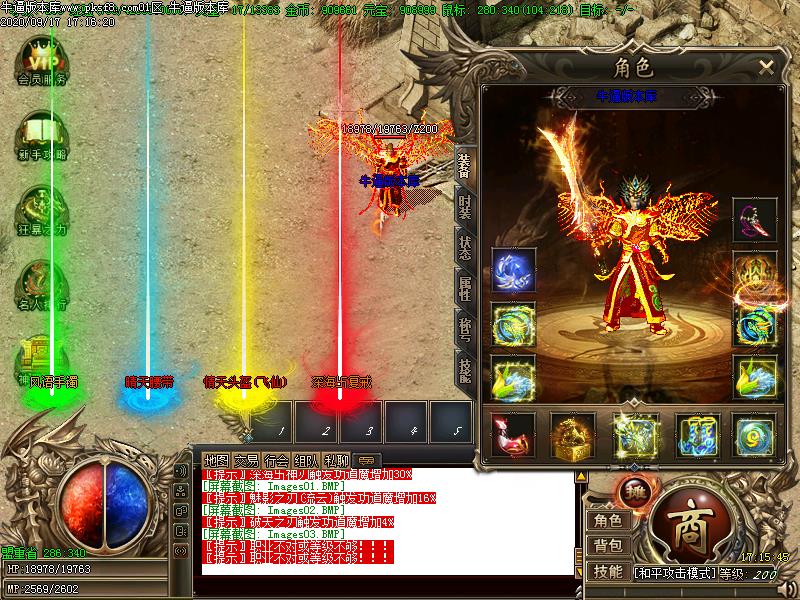Click the 角色 button near the 商 orb
The height and width of the screenshot is (600, 800).
tap(607, 520)
